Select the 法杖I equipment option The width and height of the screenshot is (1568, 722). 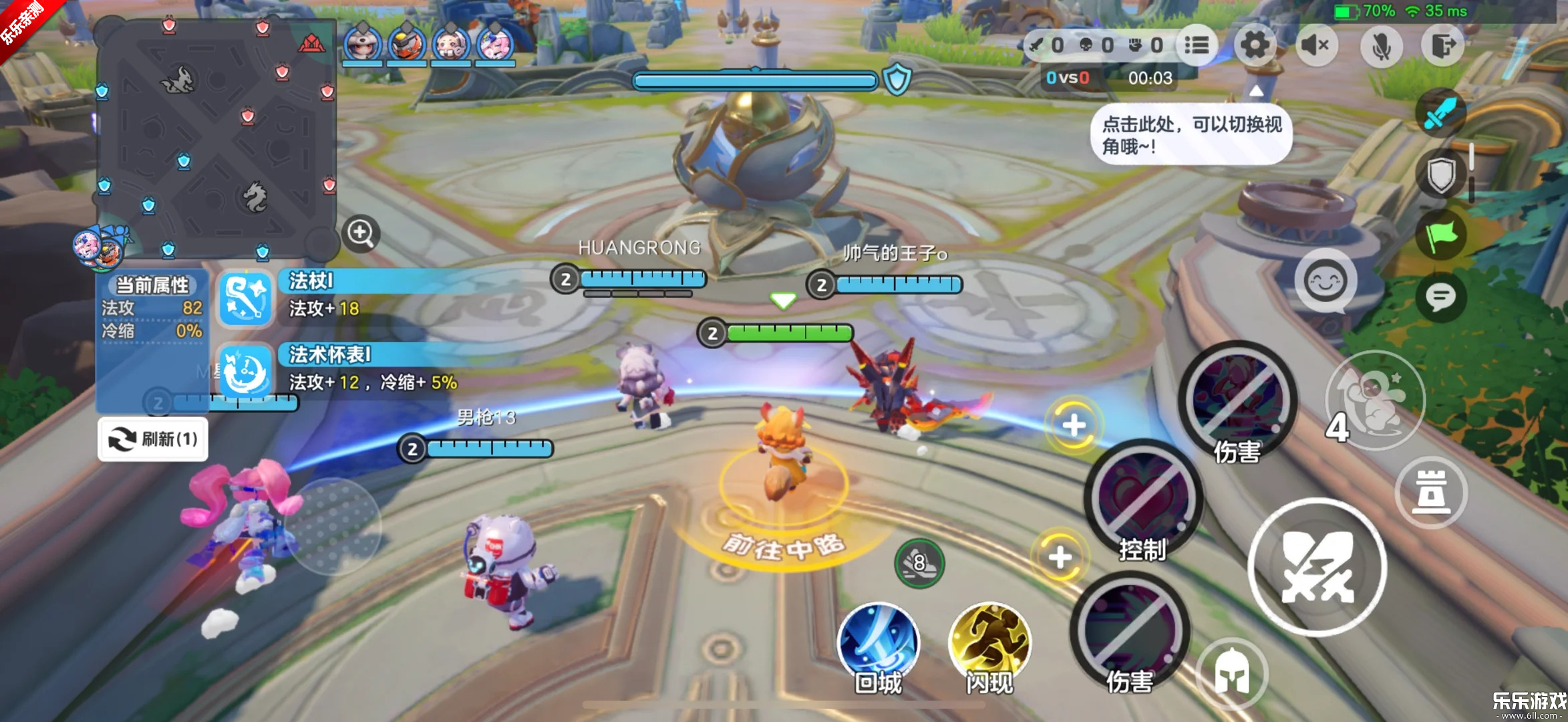245,298
